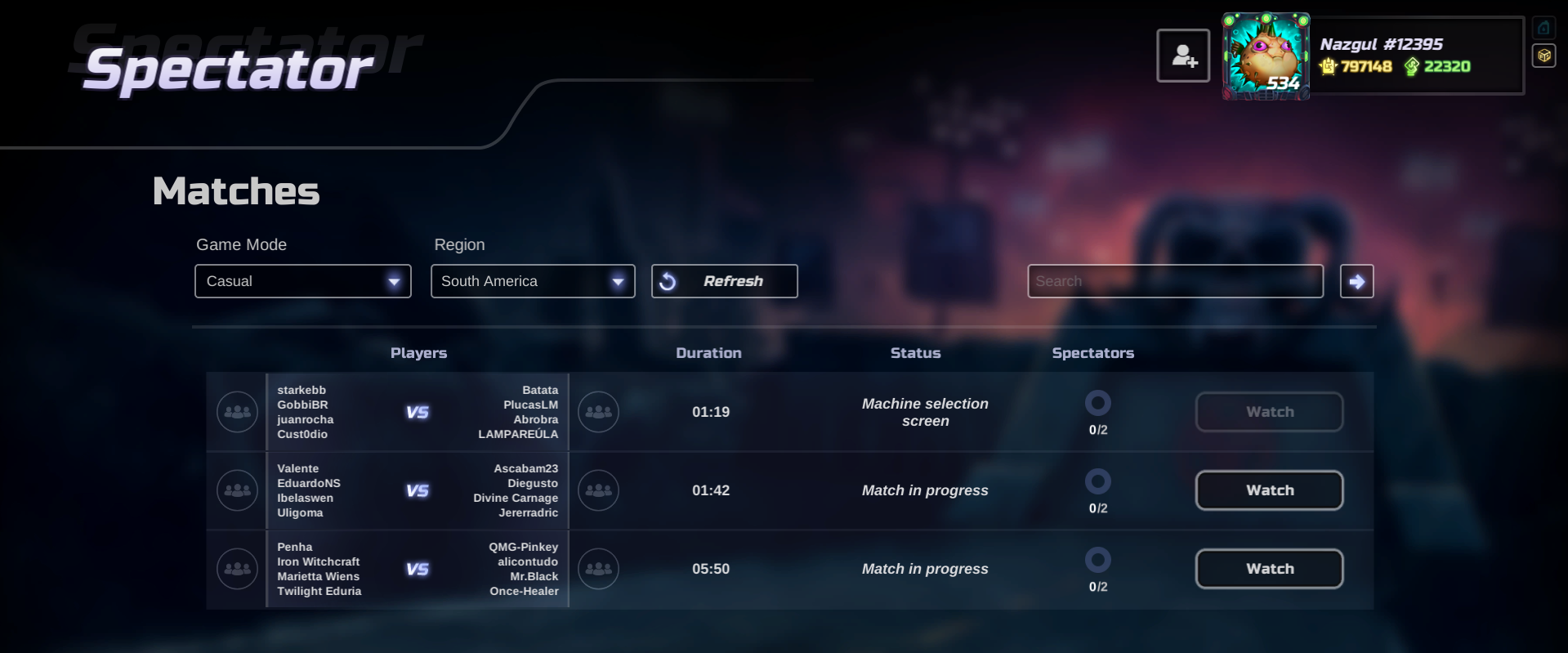Click the team players icon next to starkebb's match

click(236, 412)
